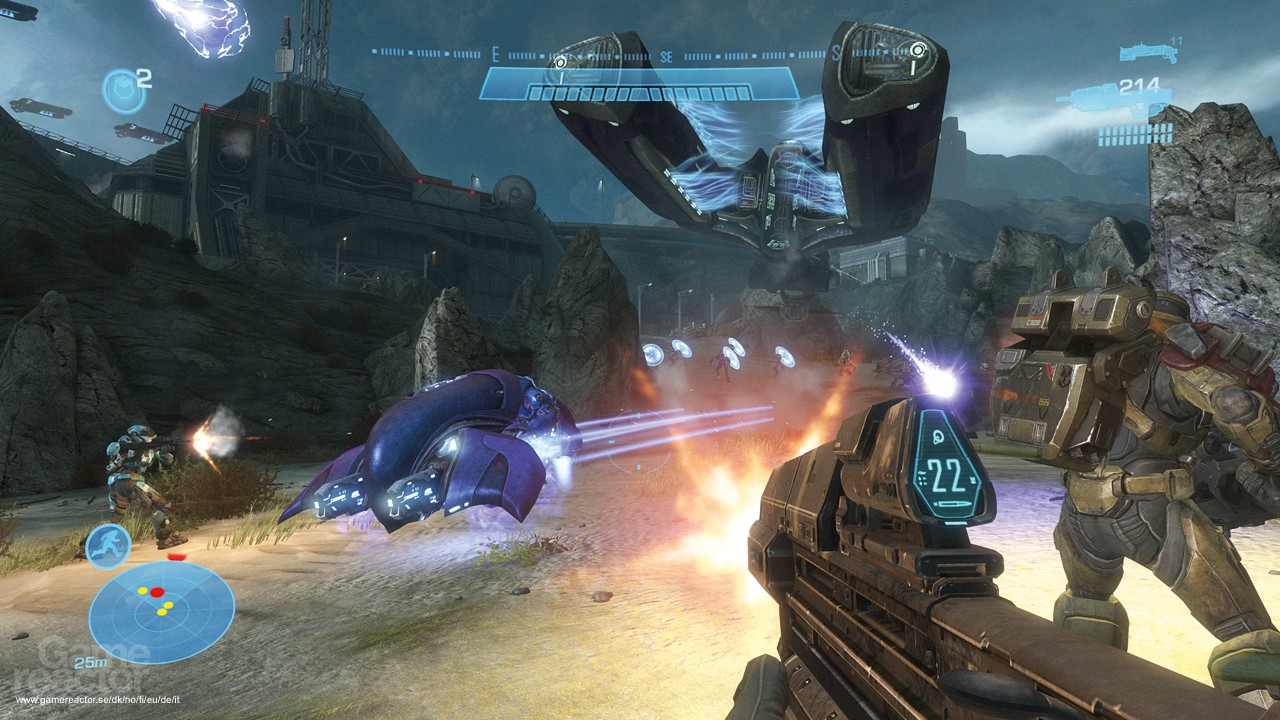
Task: Click the 214 reserve ammo readout
Action: pos(1139,85)
